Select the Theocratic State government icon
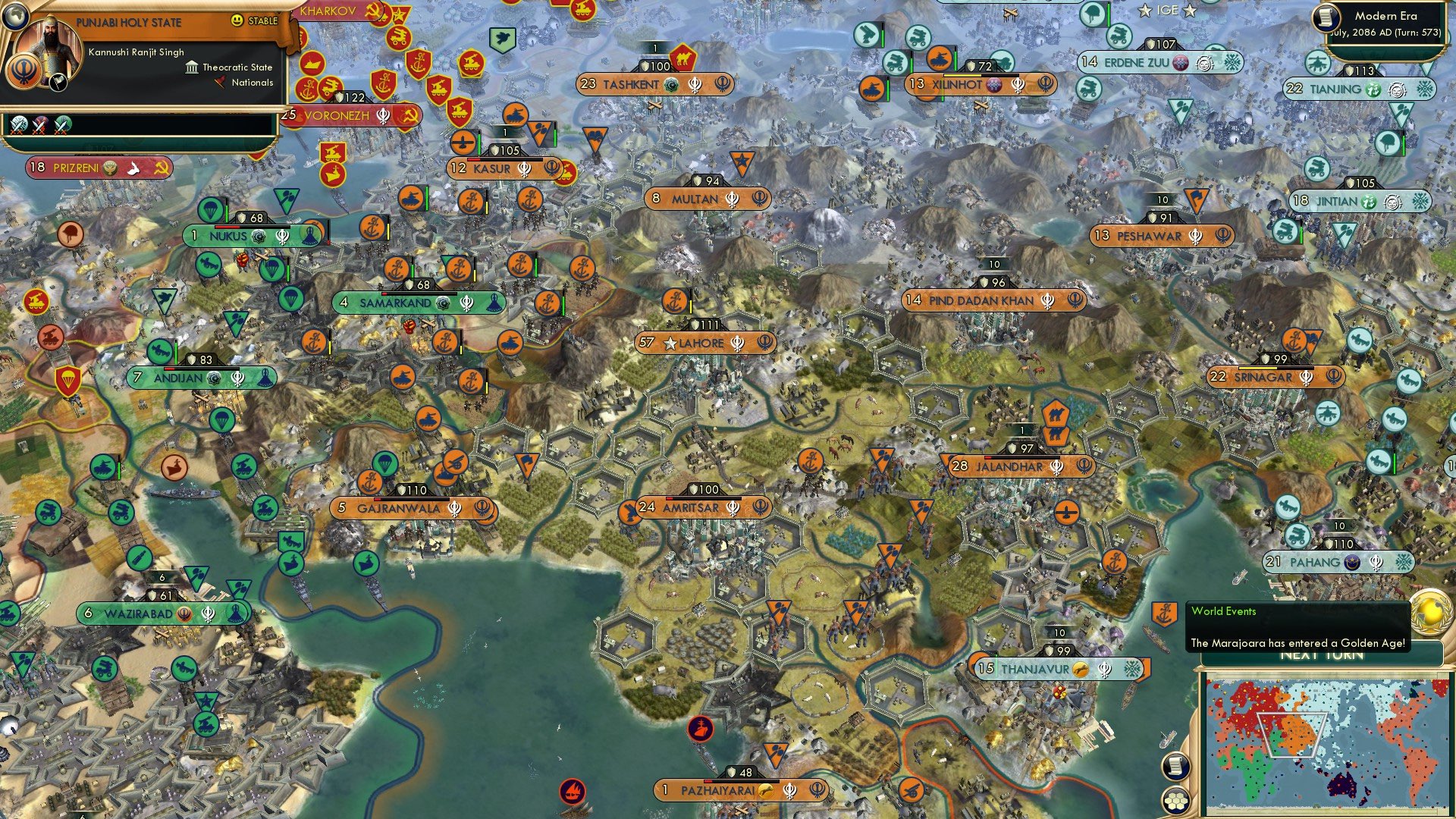1456x819 pixels. [x=193, y=67]
